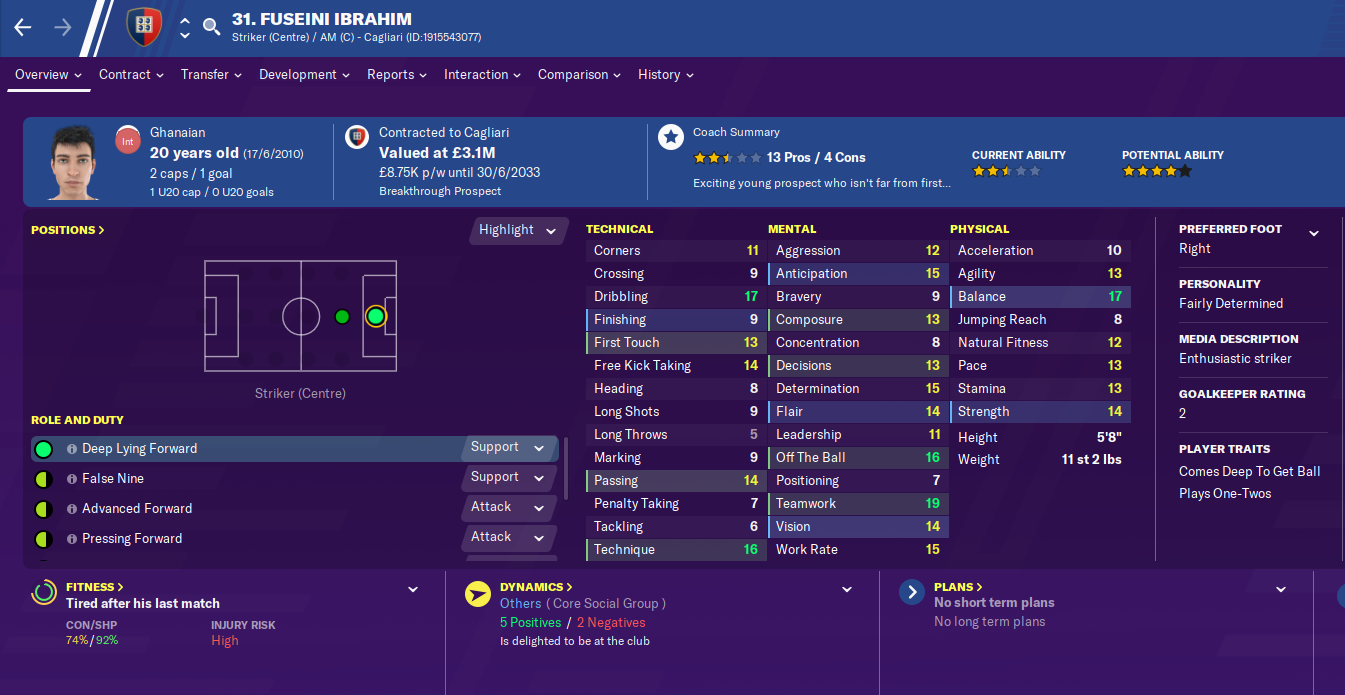Open the search magnifier icon
This screenshot has height=695, width=1345.
click(211, 27)
